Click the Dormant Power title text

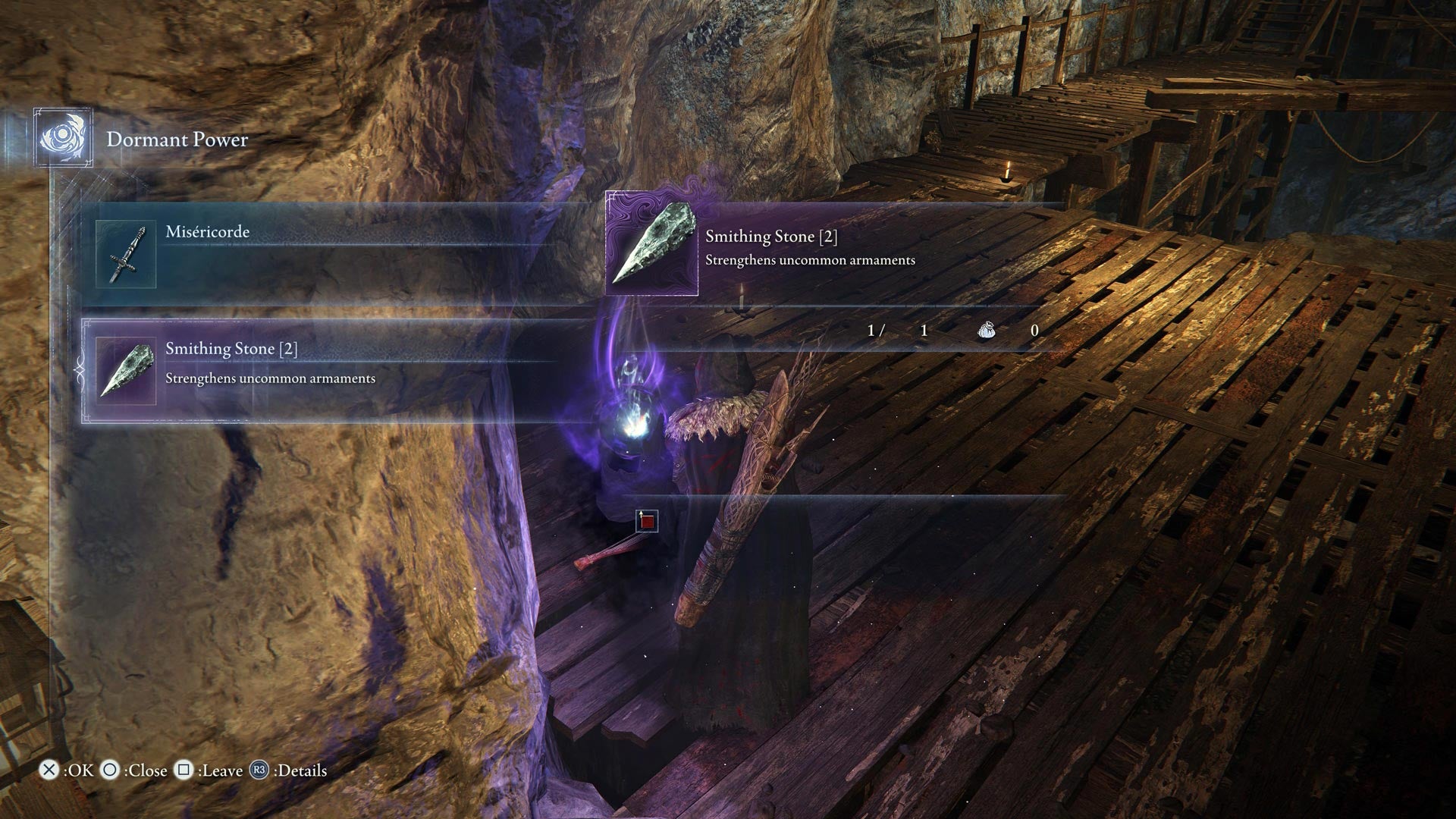pos(177,140)
